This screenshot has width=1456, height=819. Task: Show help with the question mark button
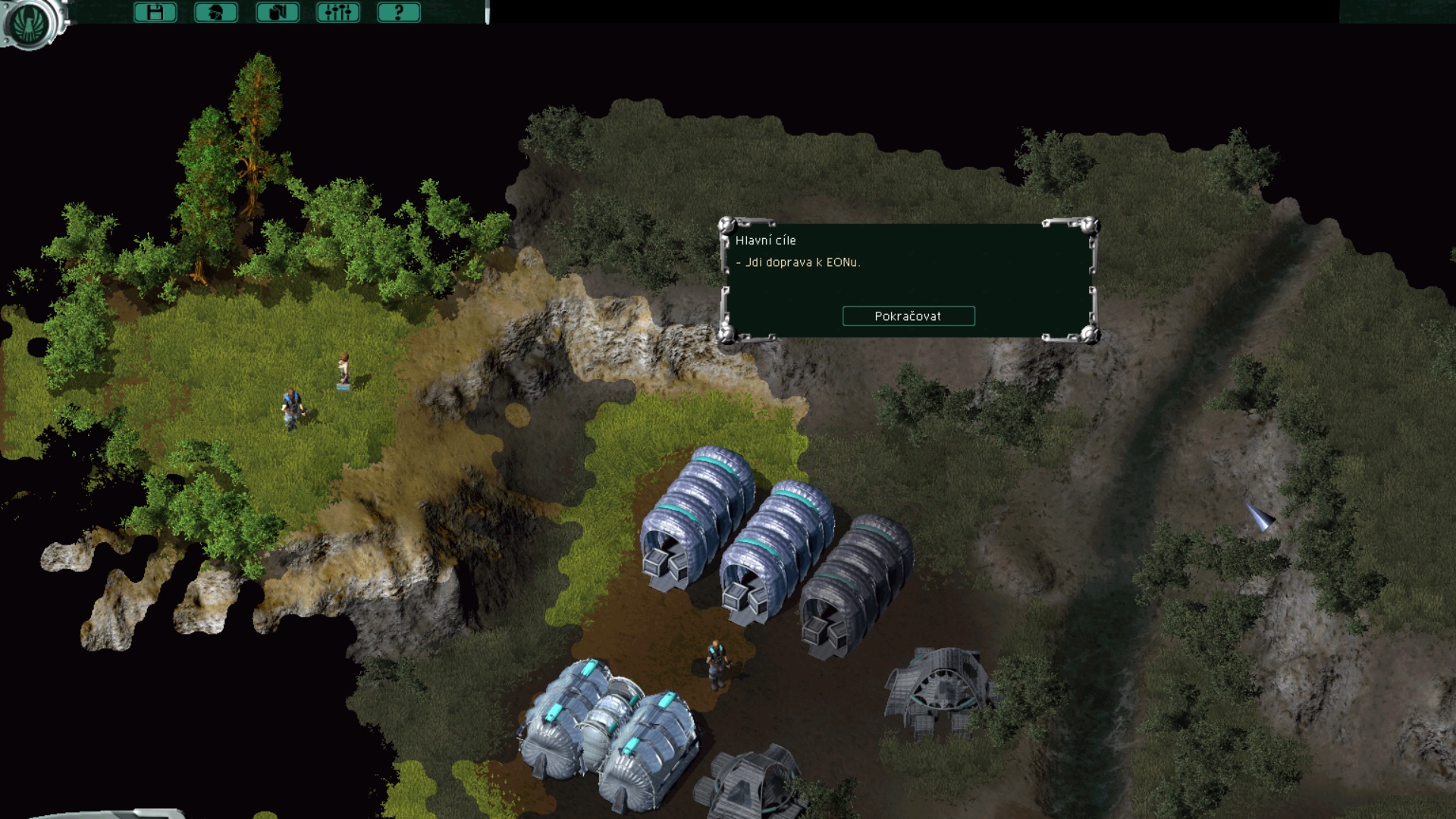point(398,12)
